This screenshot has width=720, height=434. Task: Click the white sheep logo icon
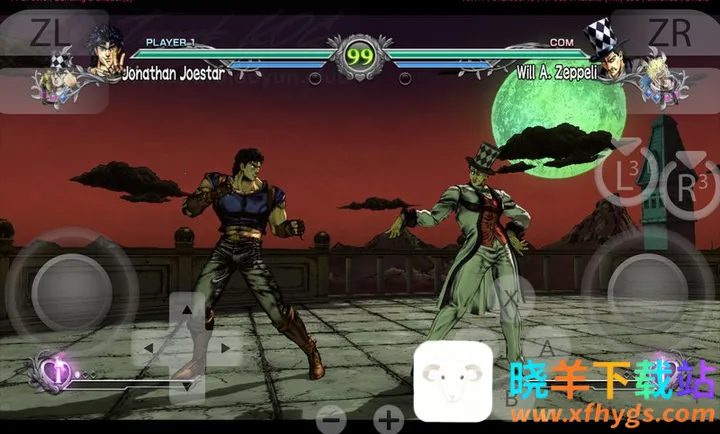453,381
